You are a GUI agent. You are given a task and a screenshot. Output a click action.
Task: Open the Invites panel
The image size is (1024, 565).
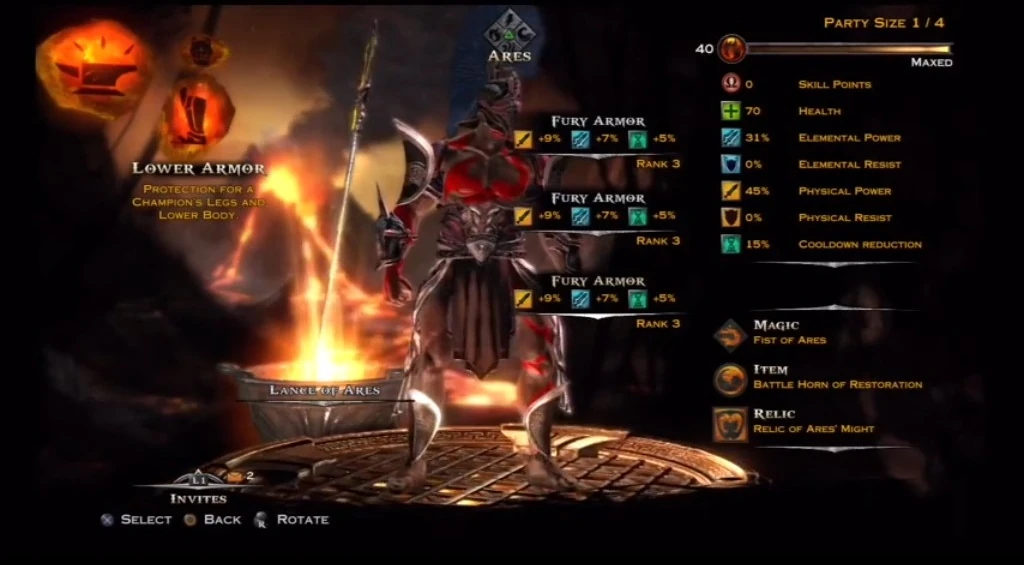pyautogui.click(x=198, y=487)
